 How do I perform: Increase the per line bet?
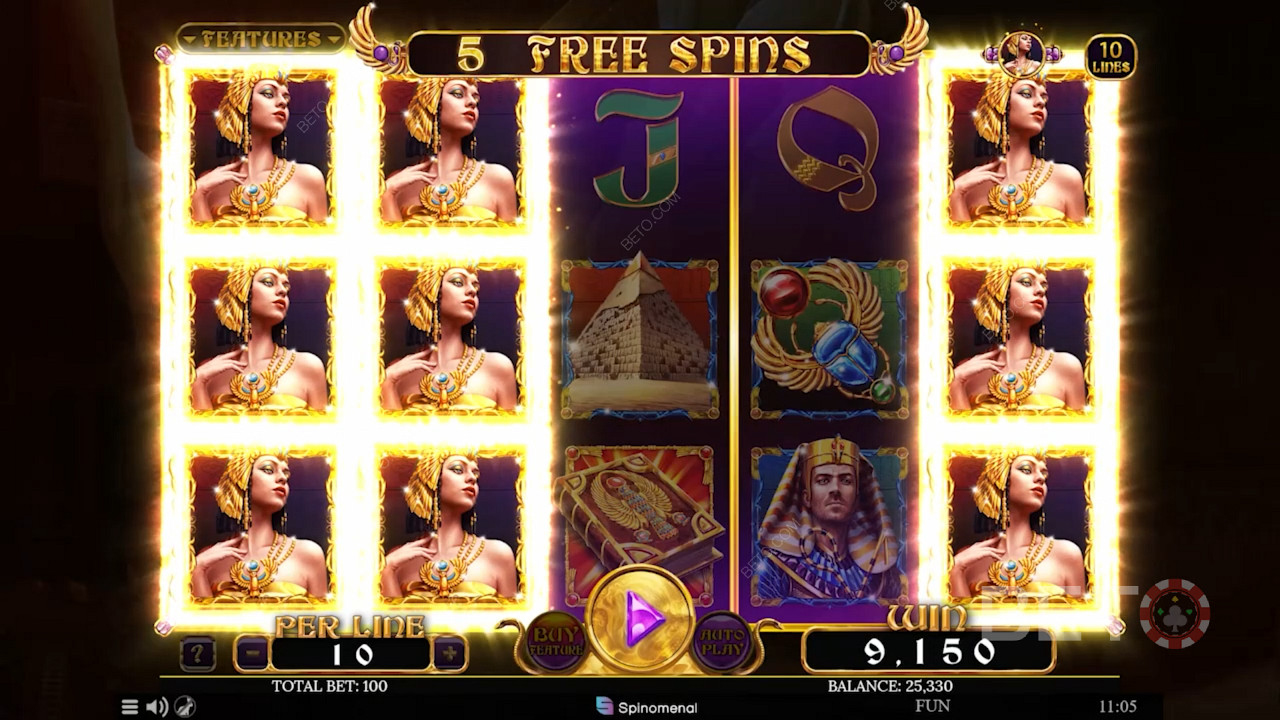[x=449, y=654]
